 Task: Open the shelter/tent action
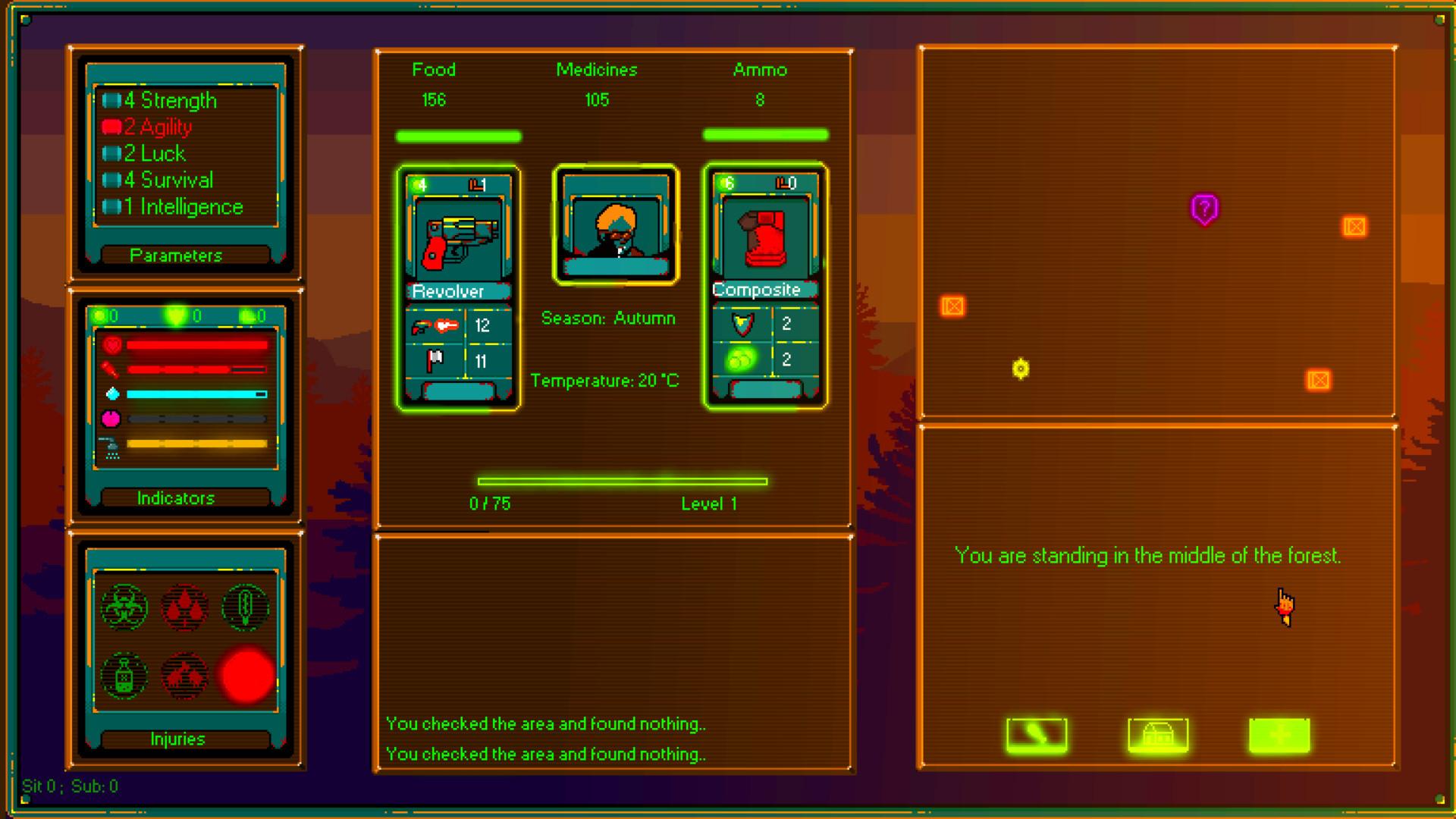1158,734
